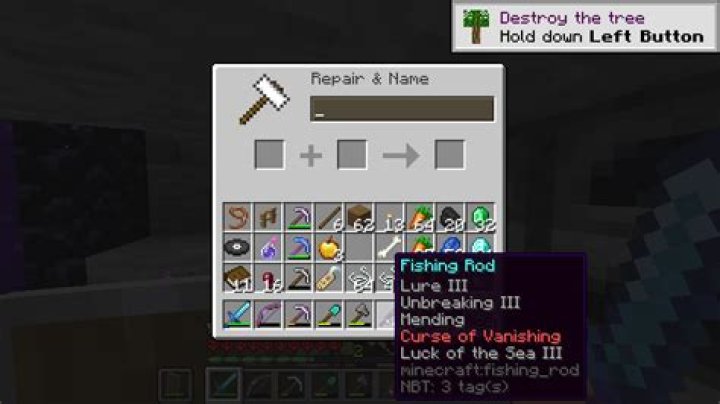The image size is (720, 404).
Task: Click the item rename text field
Action: [400, 109]
